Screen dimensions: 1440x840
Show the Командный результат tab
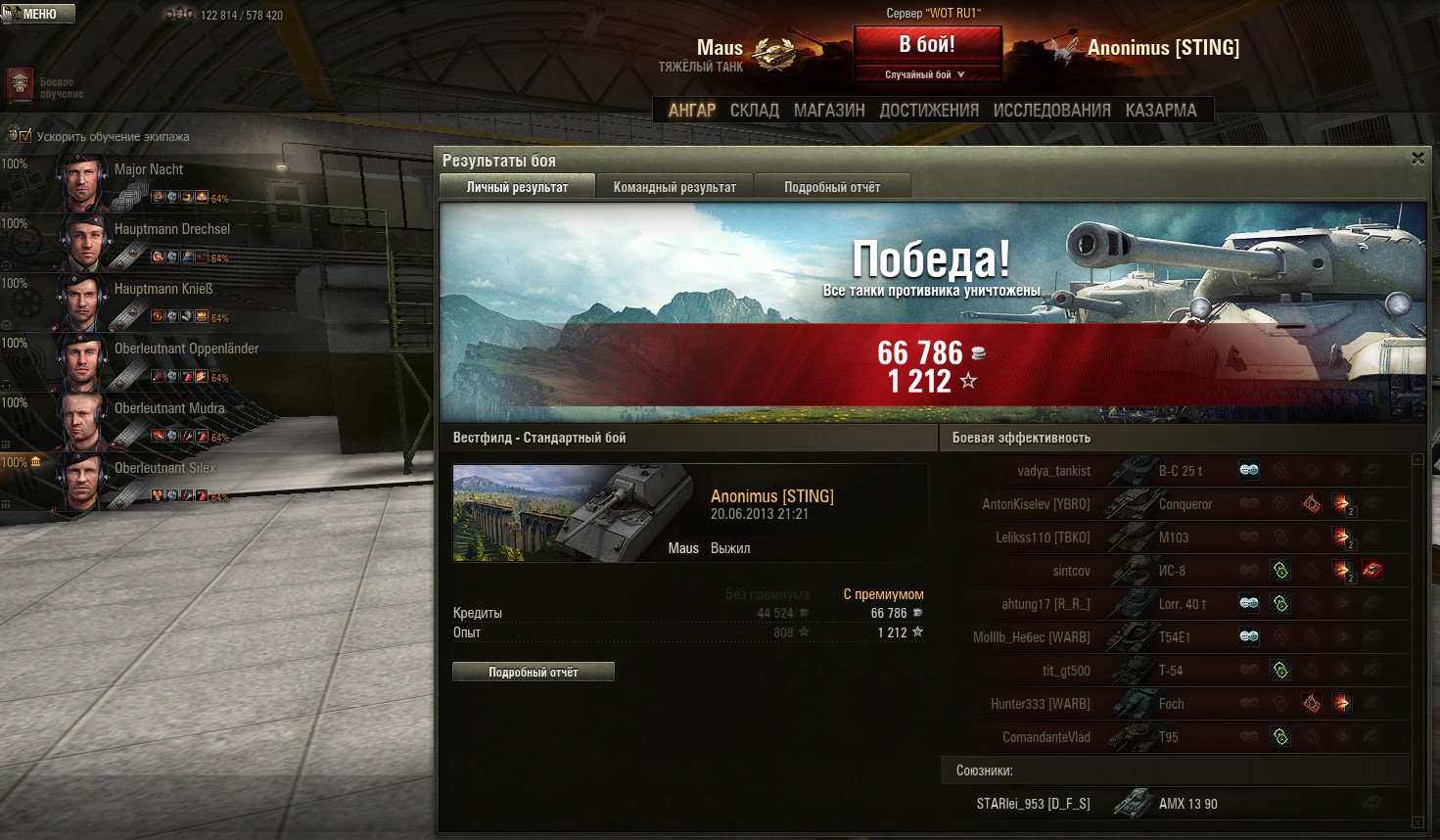(x=674, y=187)
